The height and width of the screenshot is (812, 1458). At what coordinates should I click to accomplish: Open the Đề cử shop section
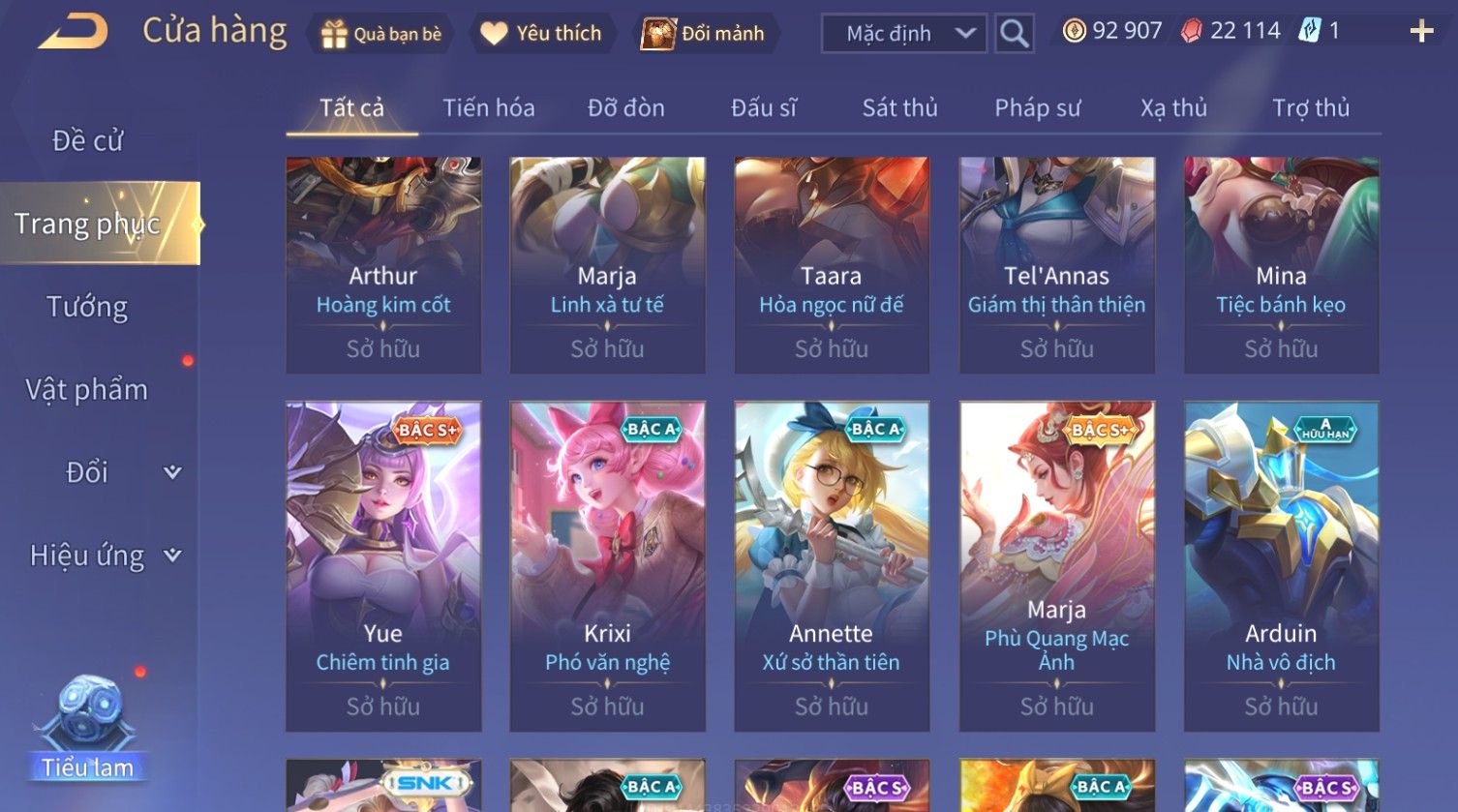click(x=87, y=141)
